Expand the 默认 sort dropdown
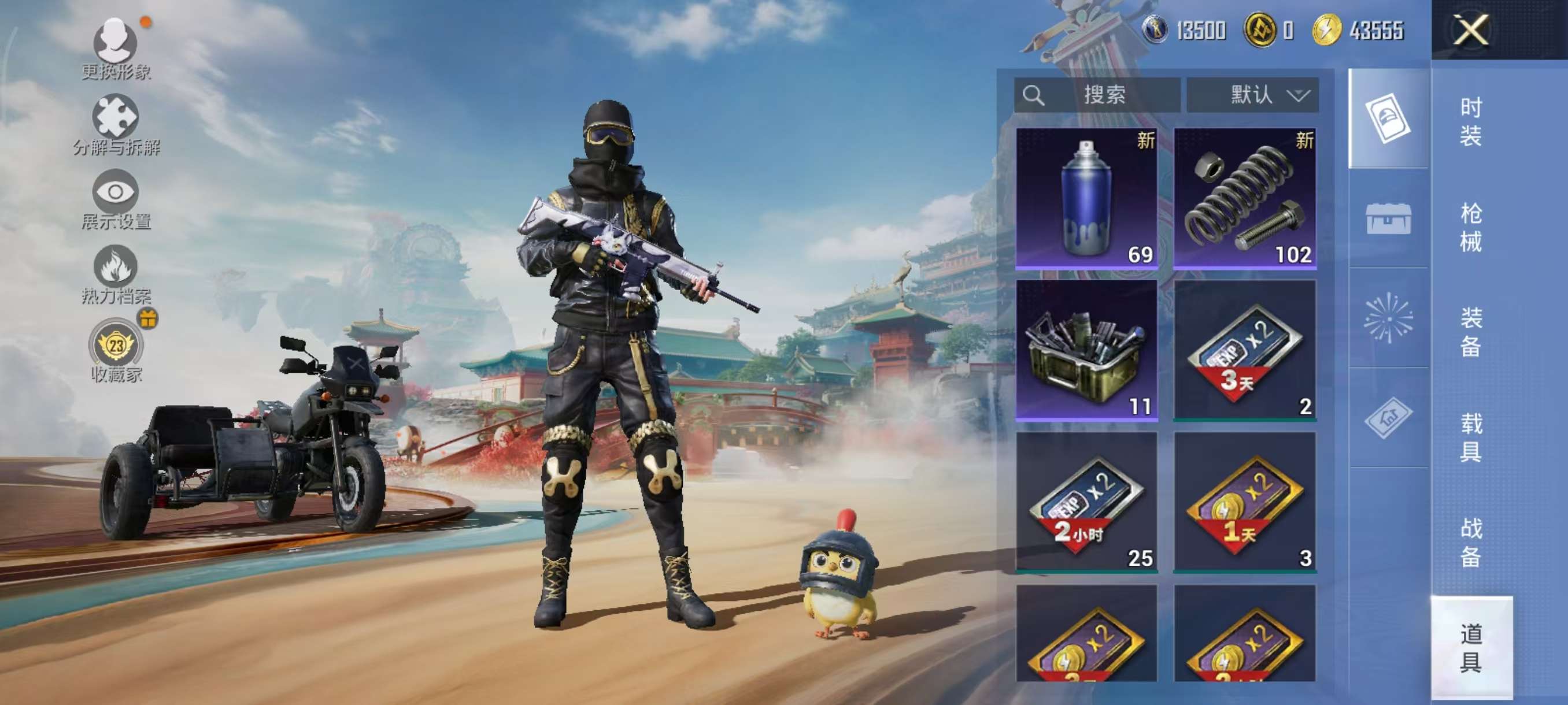Image resolution: width=1568 pixels, height=705 pixels. [x=1253, y=95]
